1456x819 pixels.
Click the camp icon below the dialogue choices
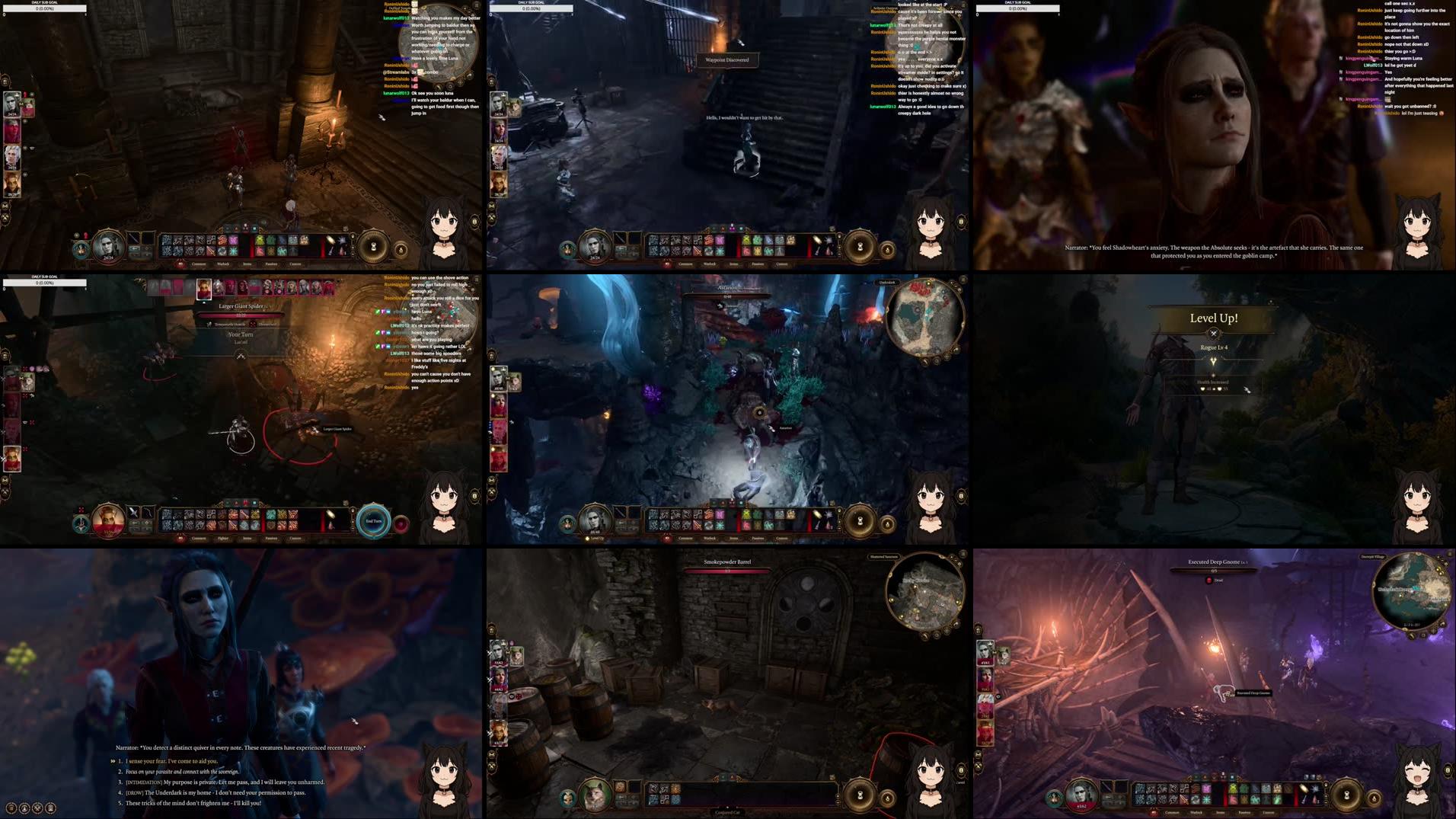pyautogui.click(x=24, y=808)
